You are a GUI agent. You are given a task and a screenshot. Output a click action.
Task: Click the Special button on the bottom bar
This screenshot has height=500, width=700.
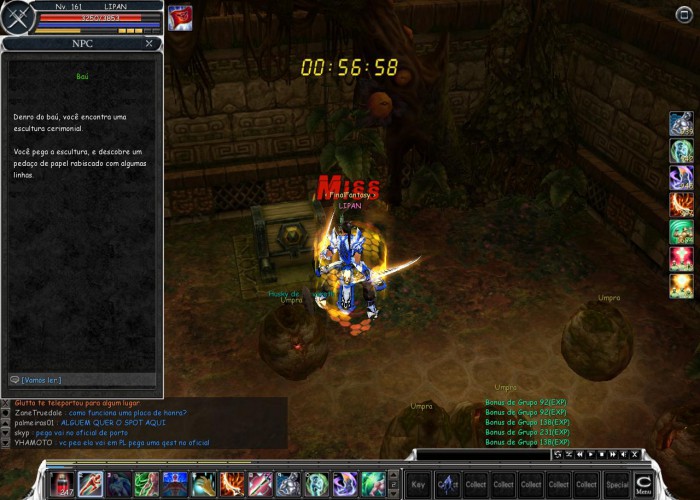(617, 484)
